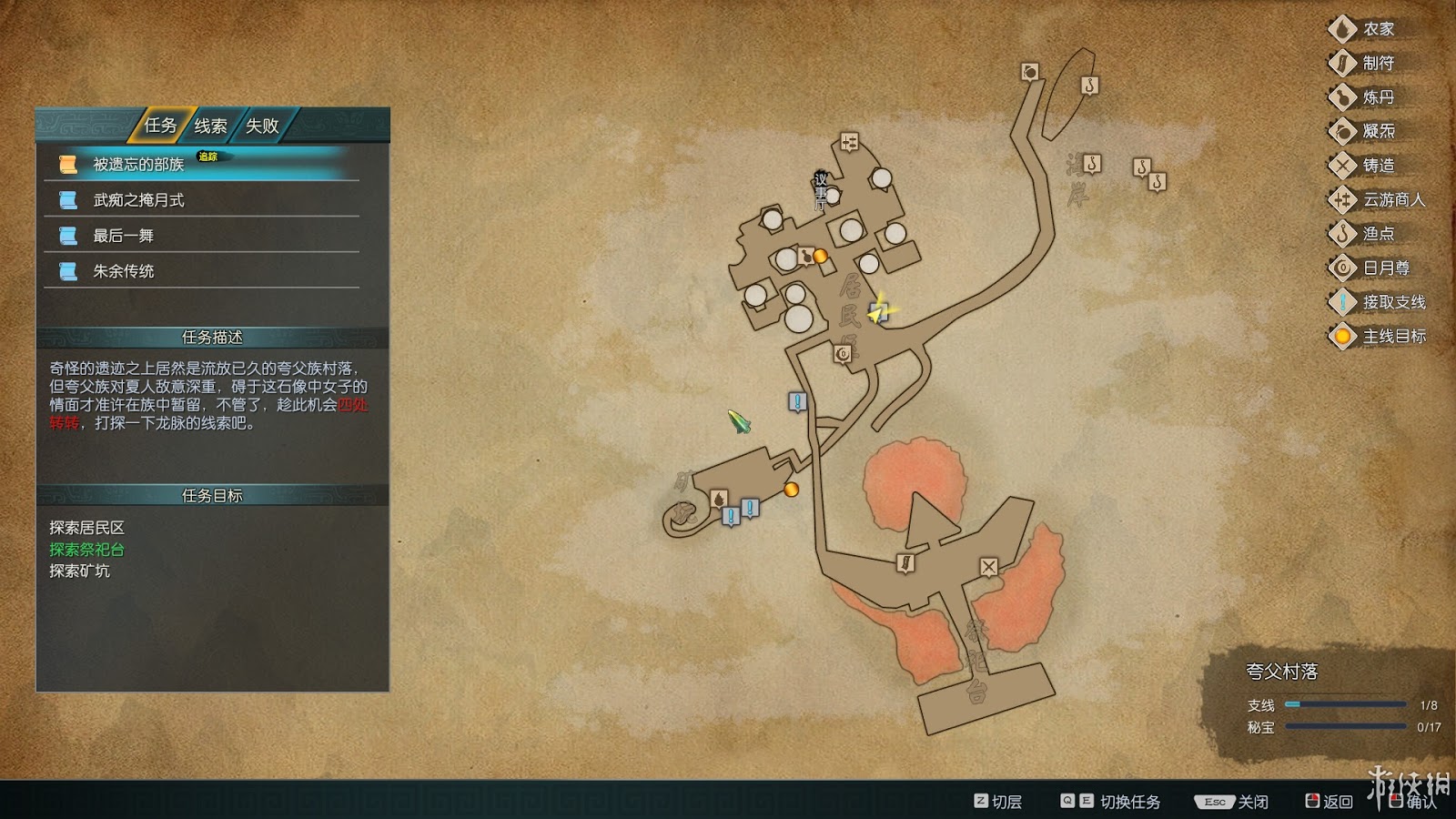Select the 最后一舞 quest entry

(x=123, y=236)
